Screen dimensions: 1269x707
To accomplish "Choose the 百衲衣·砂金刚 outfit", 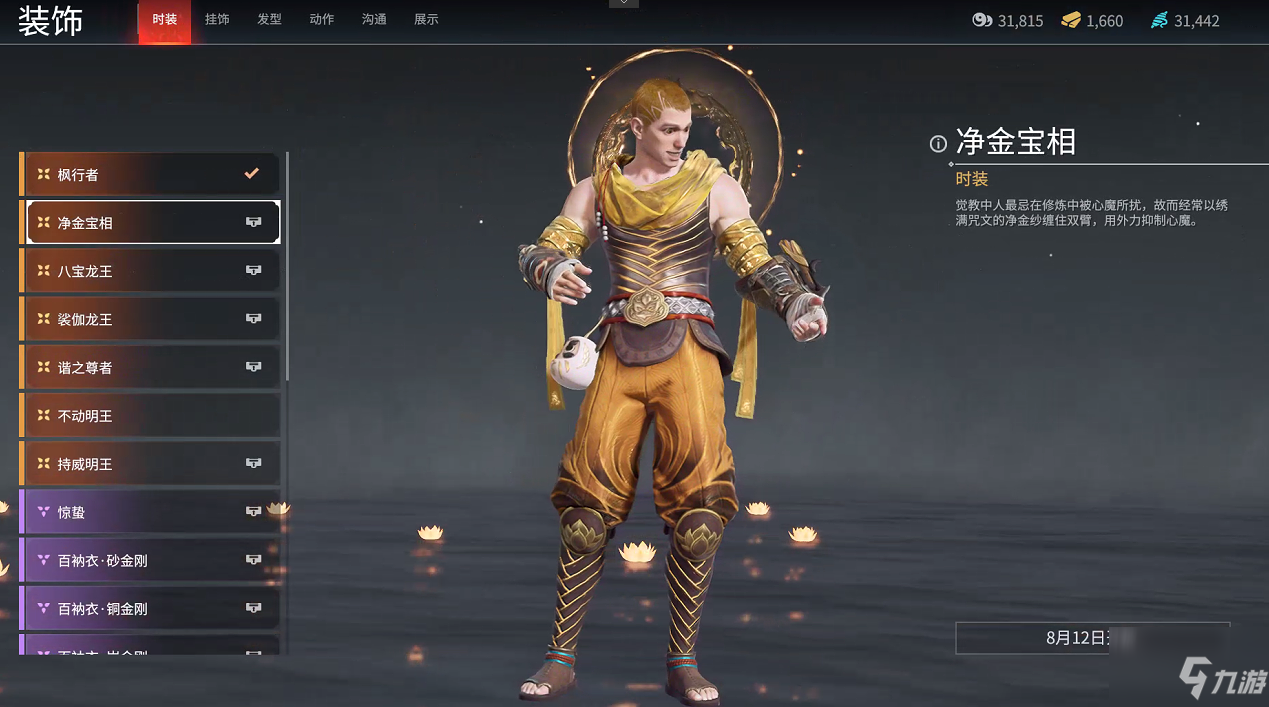I will [x=150, y=560].
